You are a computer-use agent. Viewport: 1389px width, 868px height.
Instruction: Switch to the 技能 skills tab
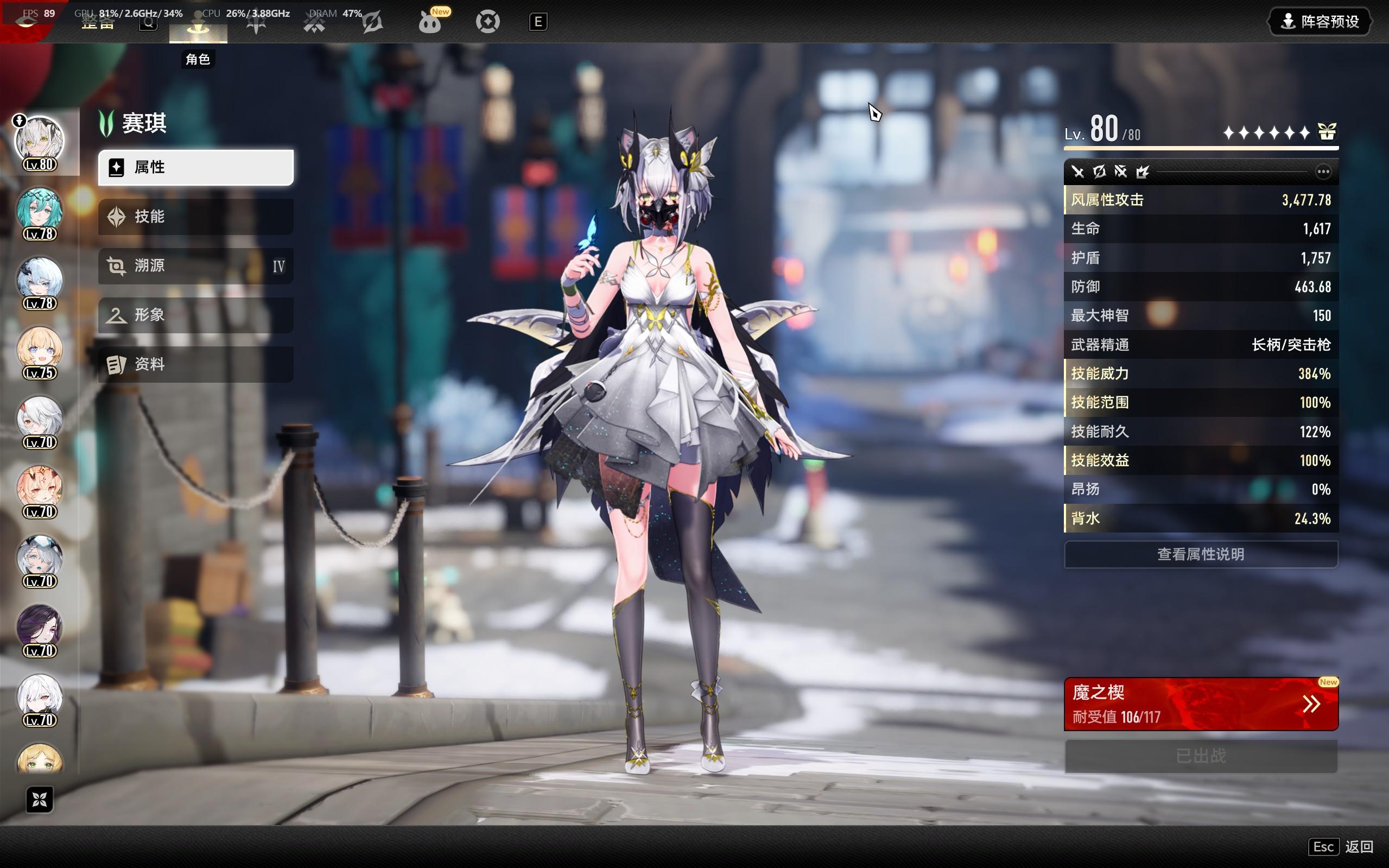(x=196, y=217)
